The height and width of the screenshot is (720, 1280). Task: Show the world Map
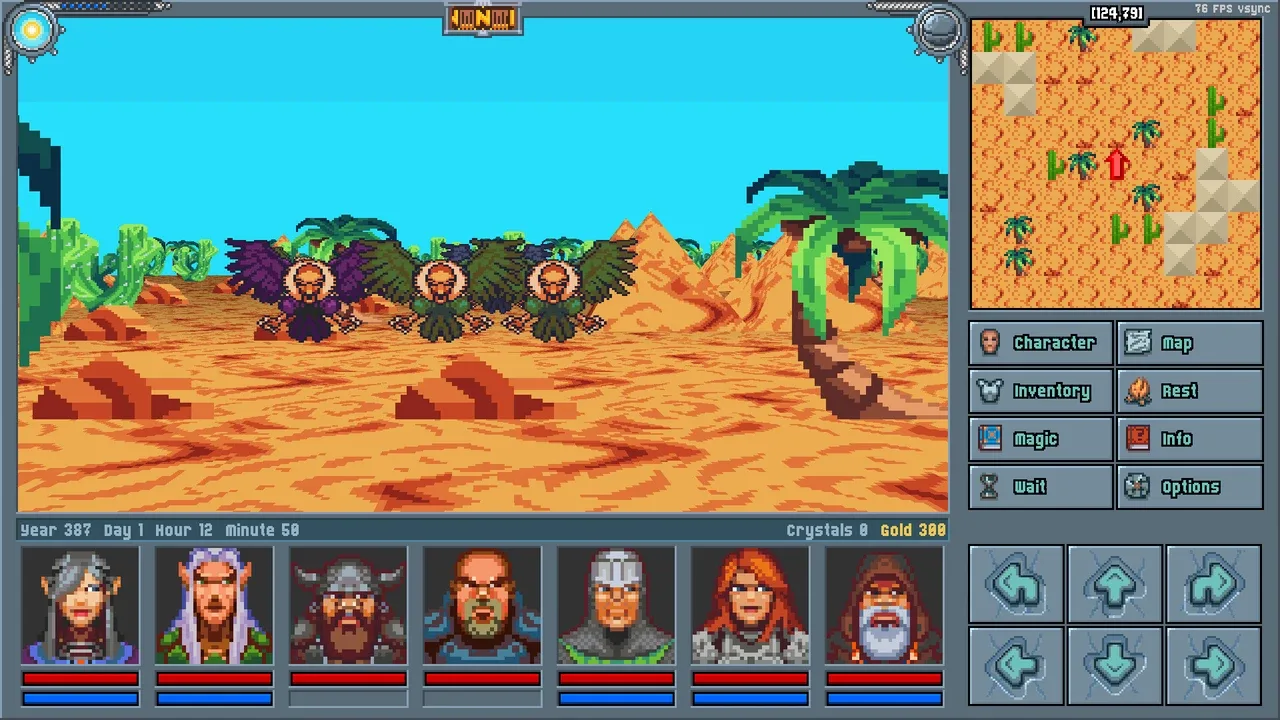[x=1189, y=343]
